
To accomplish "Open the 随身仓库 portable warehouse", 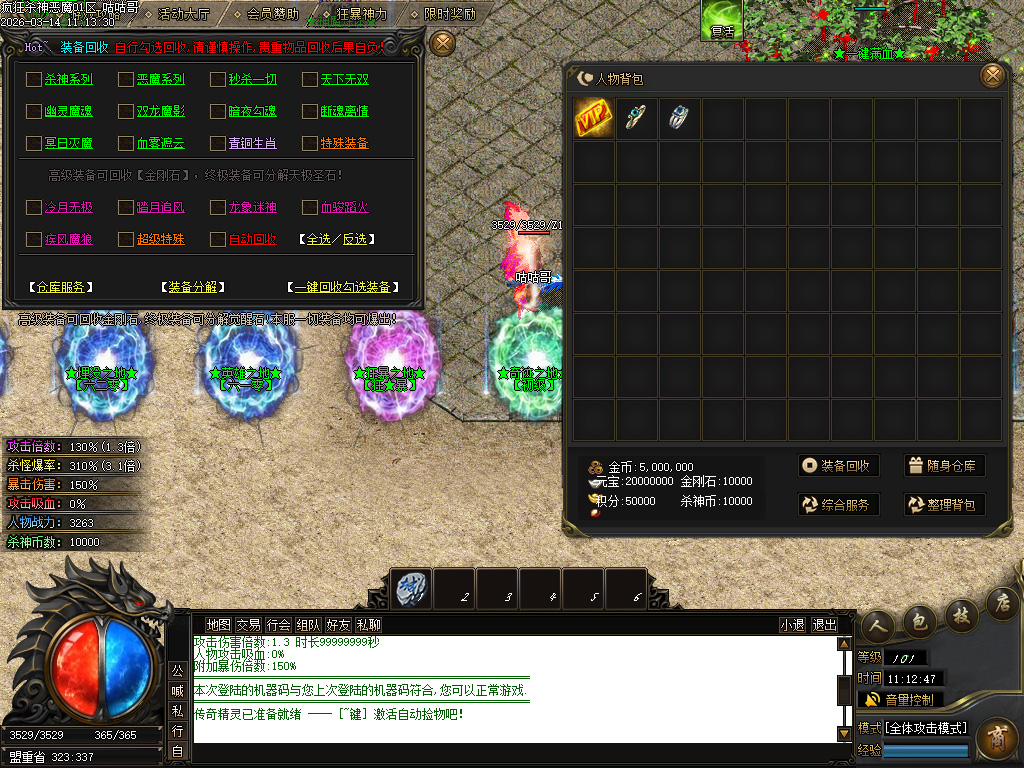I will click(944, 466).
